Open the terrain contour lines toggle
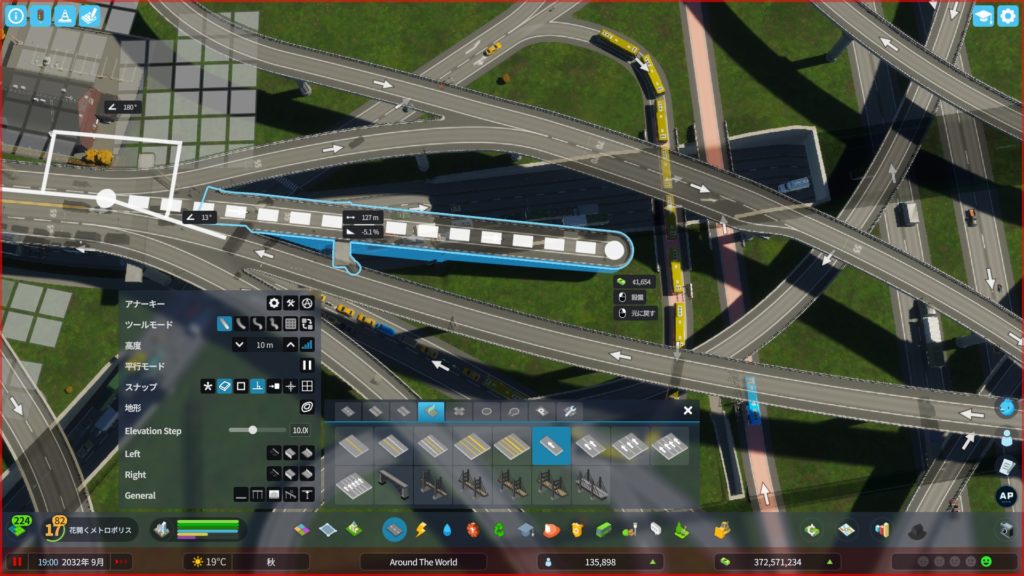 [307, 407]
